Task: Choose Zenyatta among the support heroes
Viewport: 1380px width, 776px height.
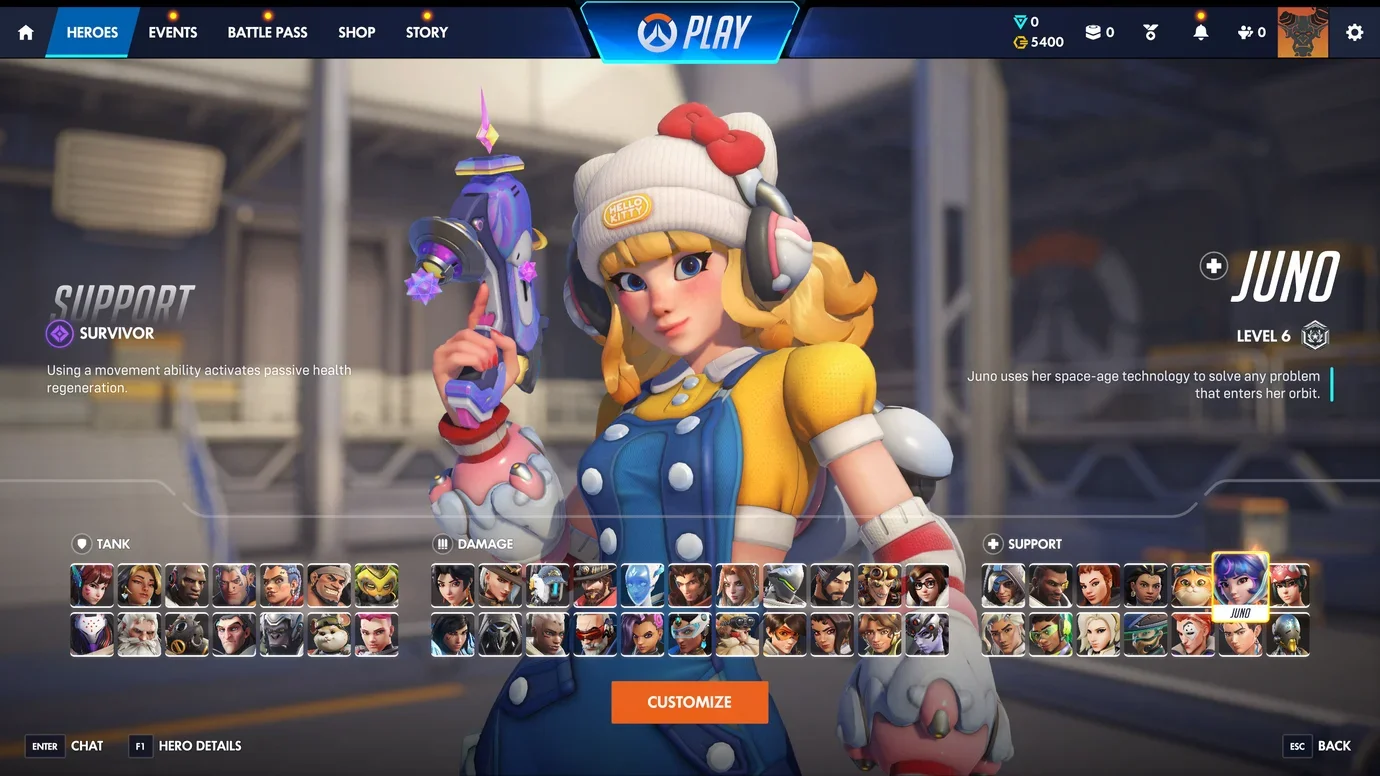Action: [x=1287, y=635]
